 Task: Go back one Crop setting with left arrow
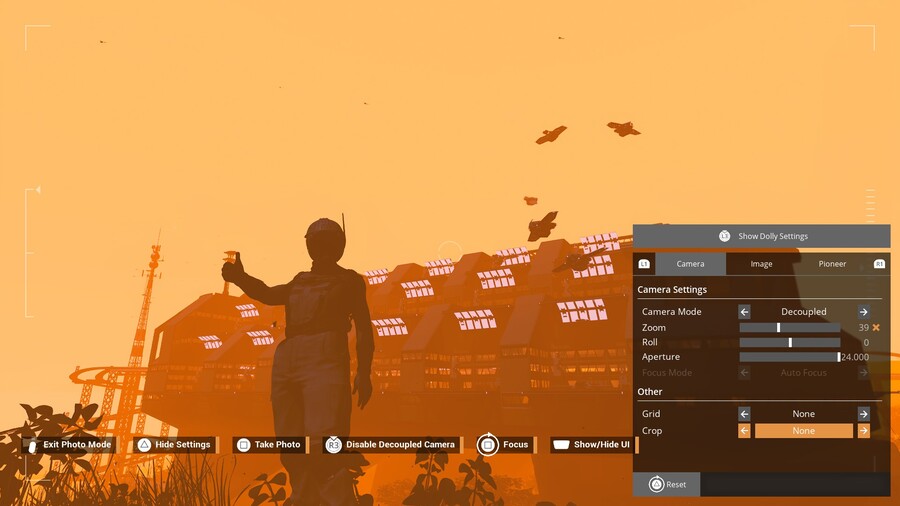(x=744, y=431)
